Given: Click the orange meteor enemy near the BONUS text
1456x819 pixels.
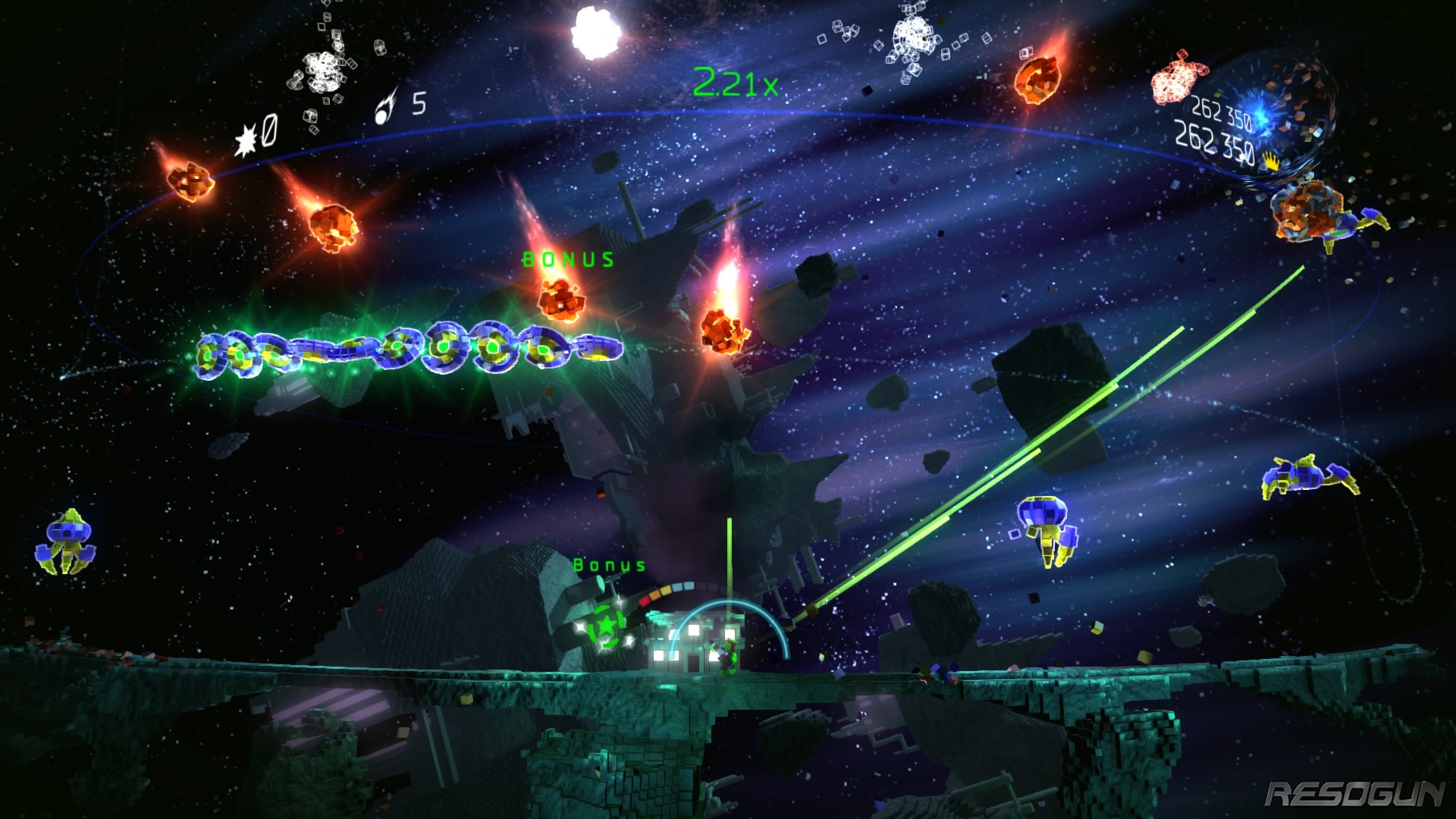Looking at the screenshot, I should pyautogui.click(x=563, y=300).
